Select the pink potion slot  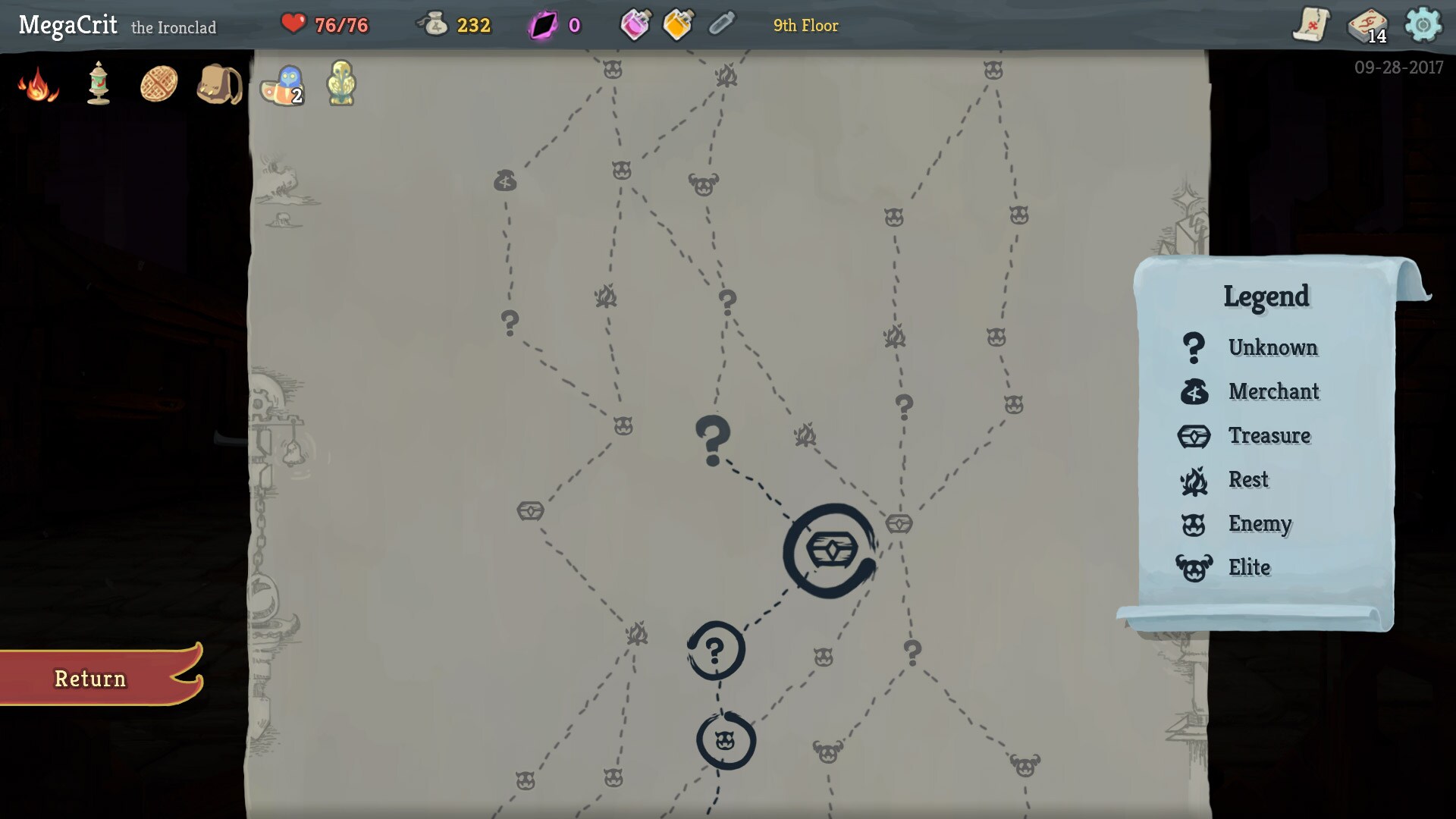[x=635, y=26]
